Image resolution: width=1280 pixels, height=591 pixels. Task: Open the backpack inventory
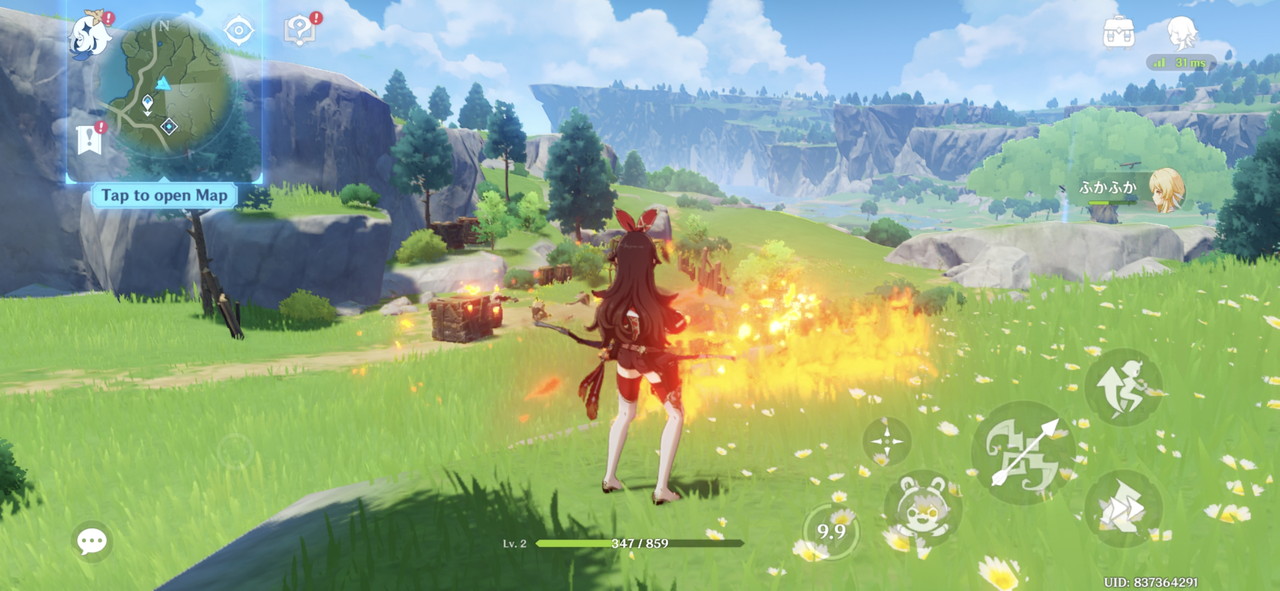pyautogui.click(x=1118, y=32)
